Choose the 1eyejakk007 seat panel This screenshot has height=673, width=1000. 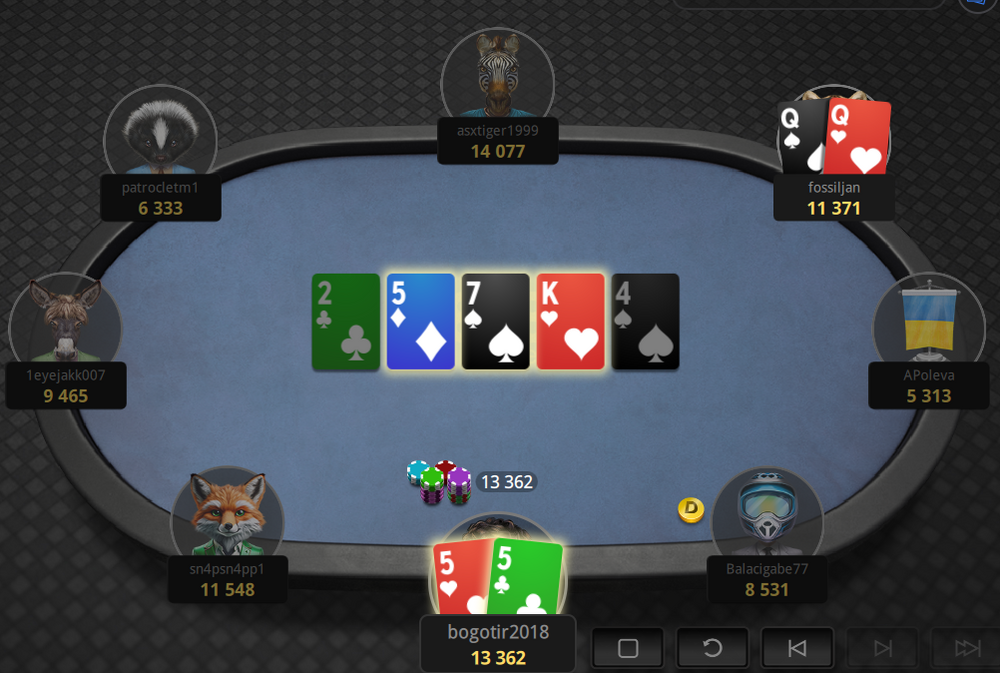(66, 385)
